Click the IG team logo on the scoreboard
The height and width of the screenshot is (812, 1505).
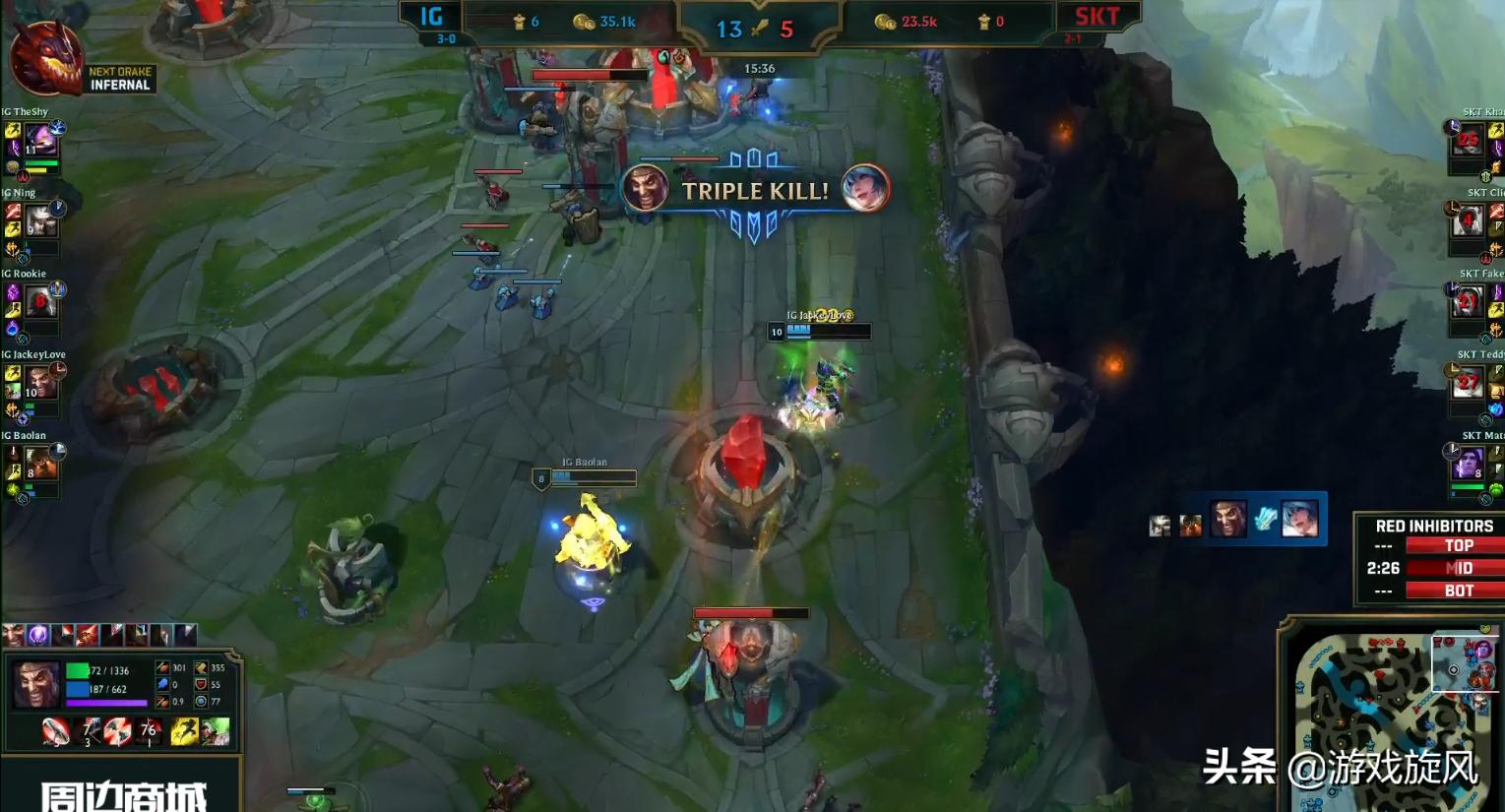pyautogui.click(x=430, y=17)
